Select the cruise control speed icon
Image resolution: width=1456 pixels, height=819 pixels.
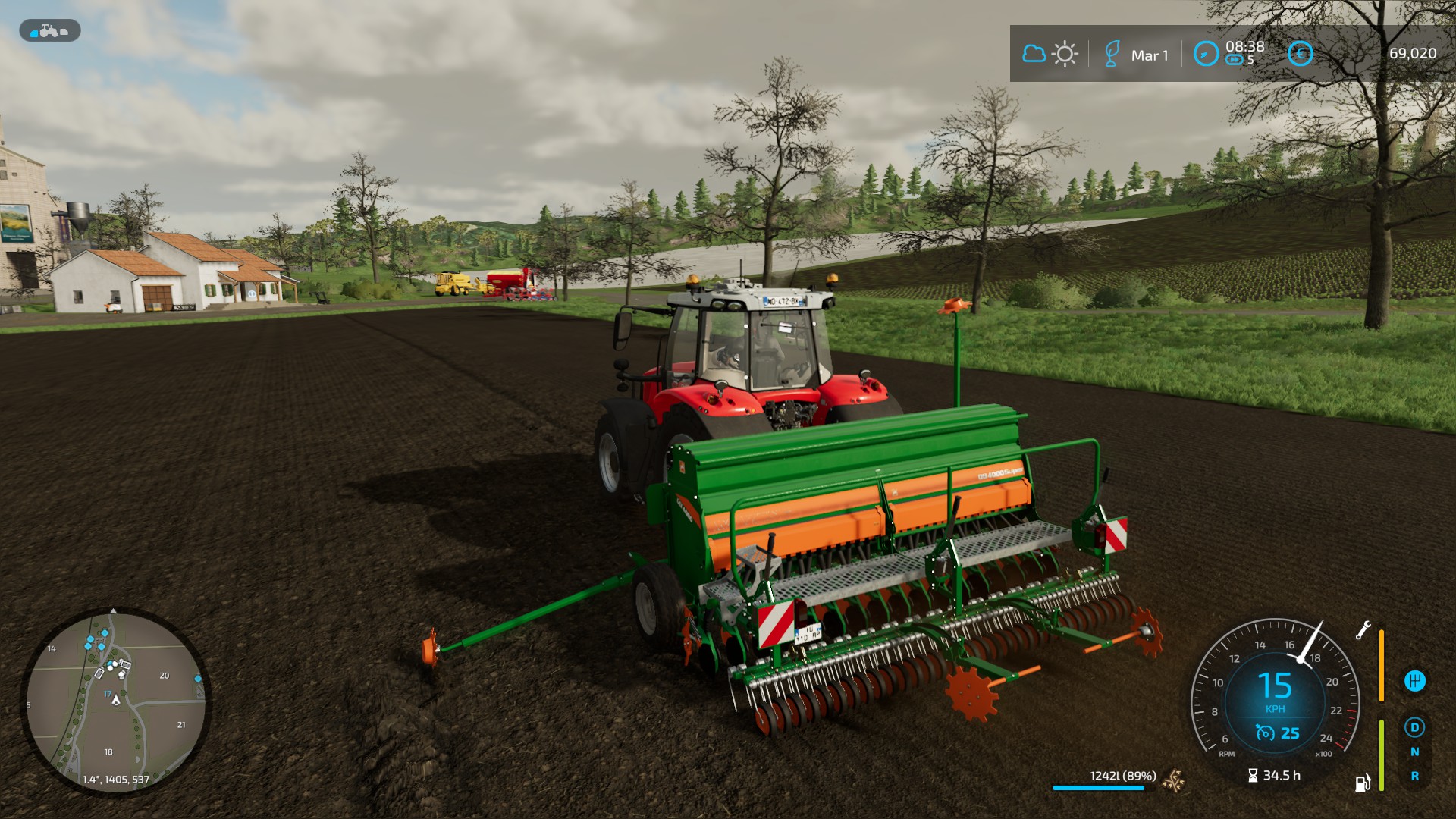(1265, 733)
